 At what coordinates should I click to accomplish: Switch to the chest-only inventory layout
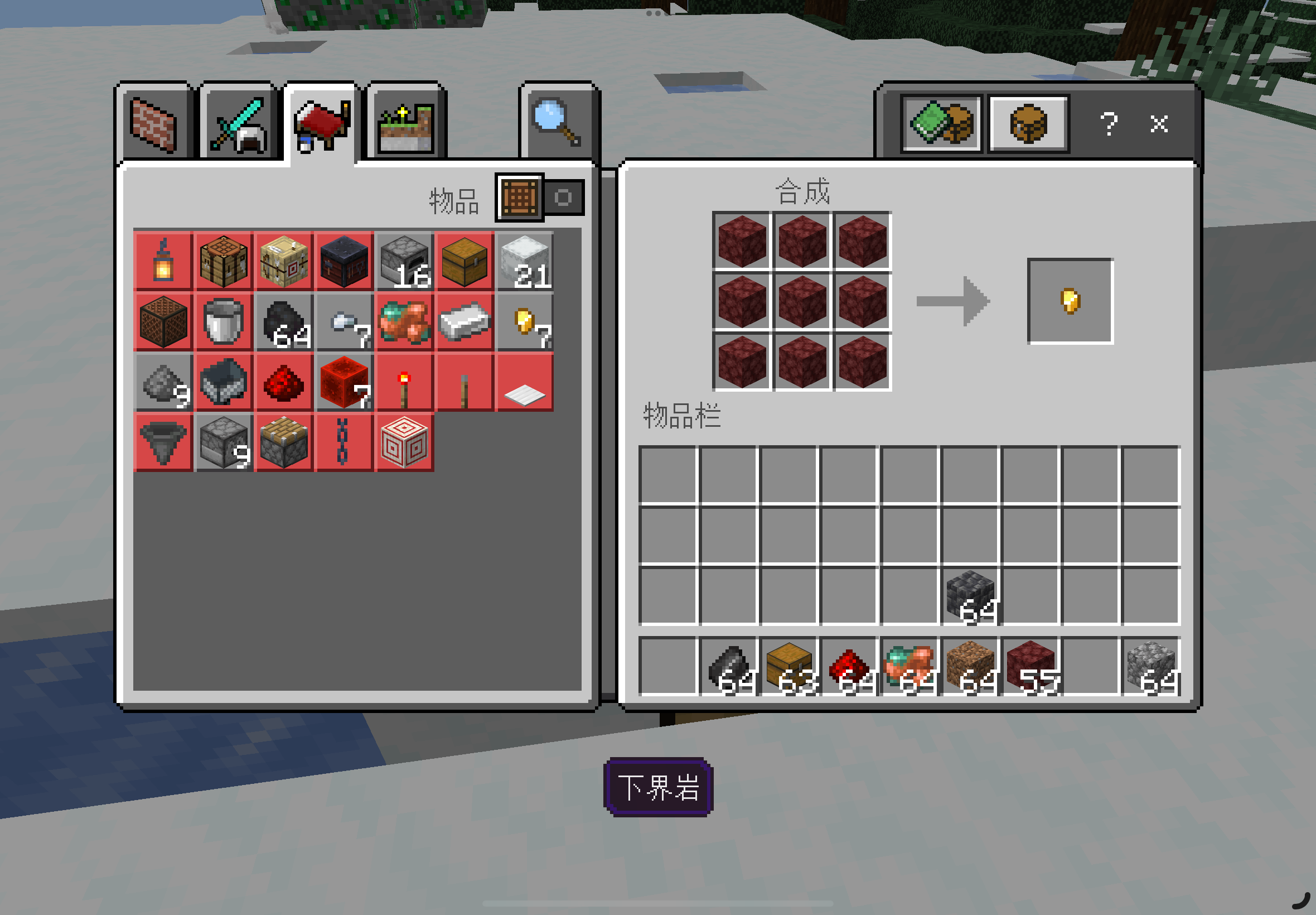pos(1028,123)
